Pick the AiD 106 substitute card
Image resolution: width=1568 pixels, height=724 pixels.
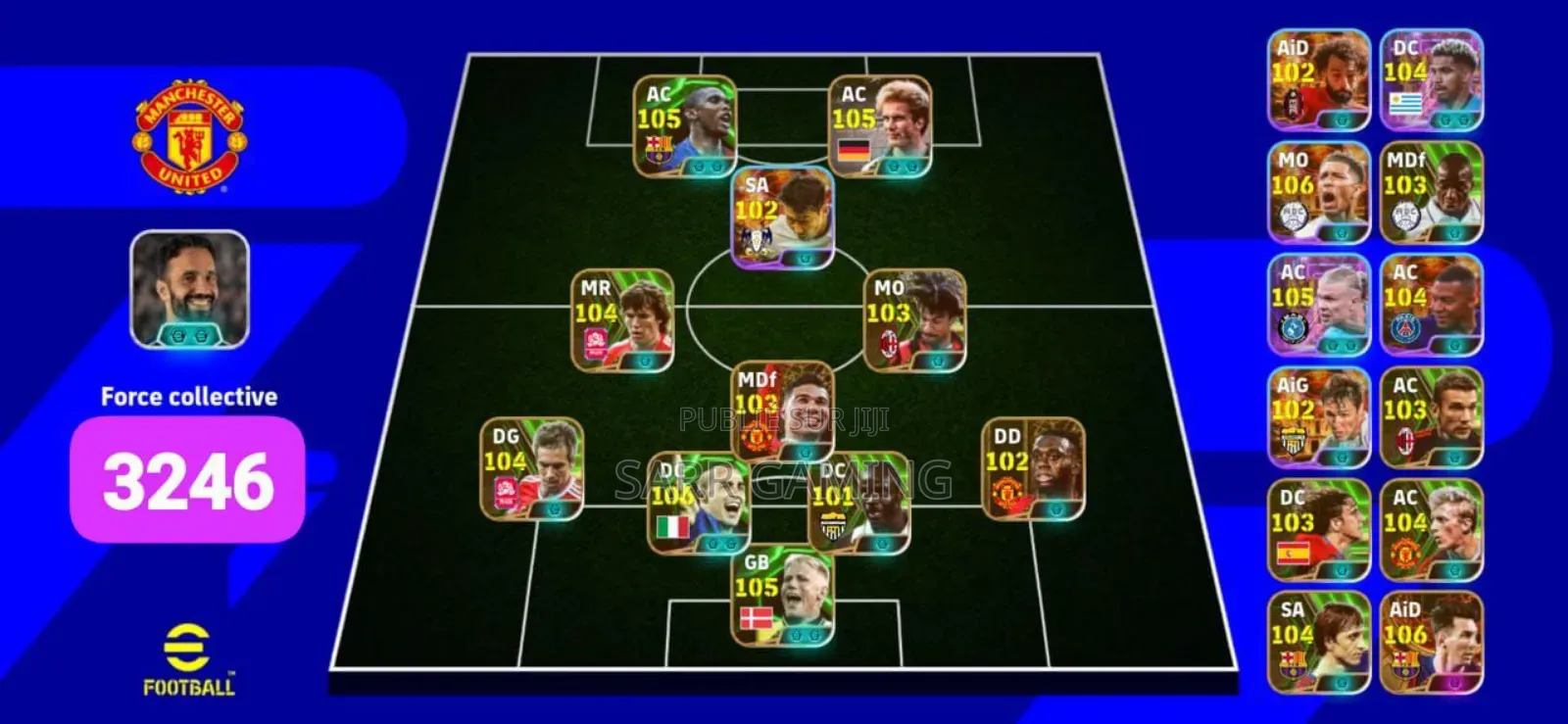coord(1431,643)
